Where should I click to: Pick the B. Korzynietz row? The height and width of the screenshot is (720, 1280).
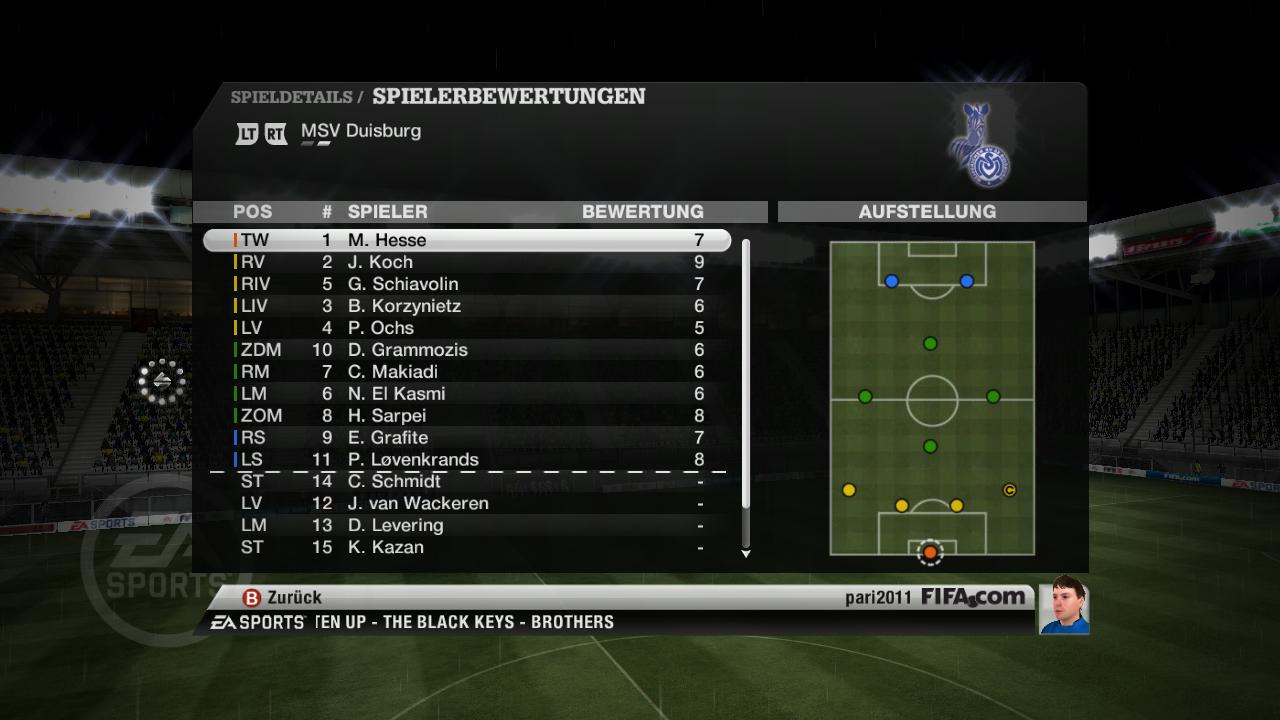pyautogui.click(x=466, y=306)
